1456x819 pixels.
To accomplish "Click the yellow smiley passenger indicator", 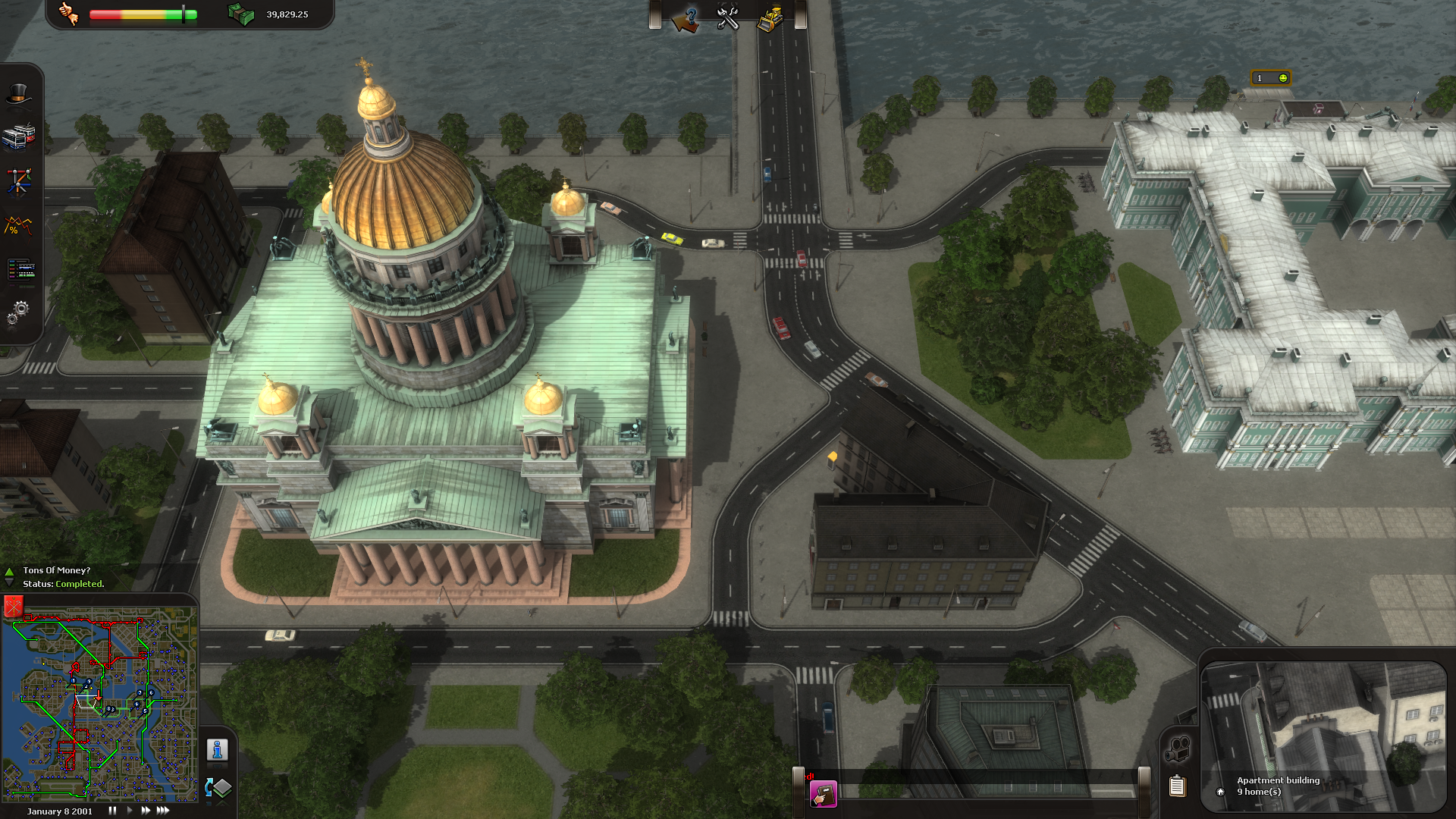I will pyautogui.click(x=1282, y=78).
